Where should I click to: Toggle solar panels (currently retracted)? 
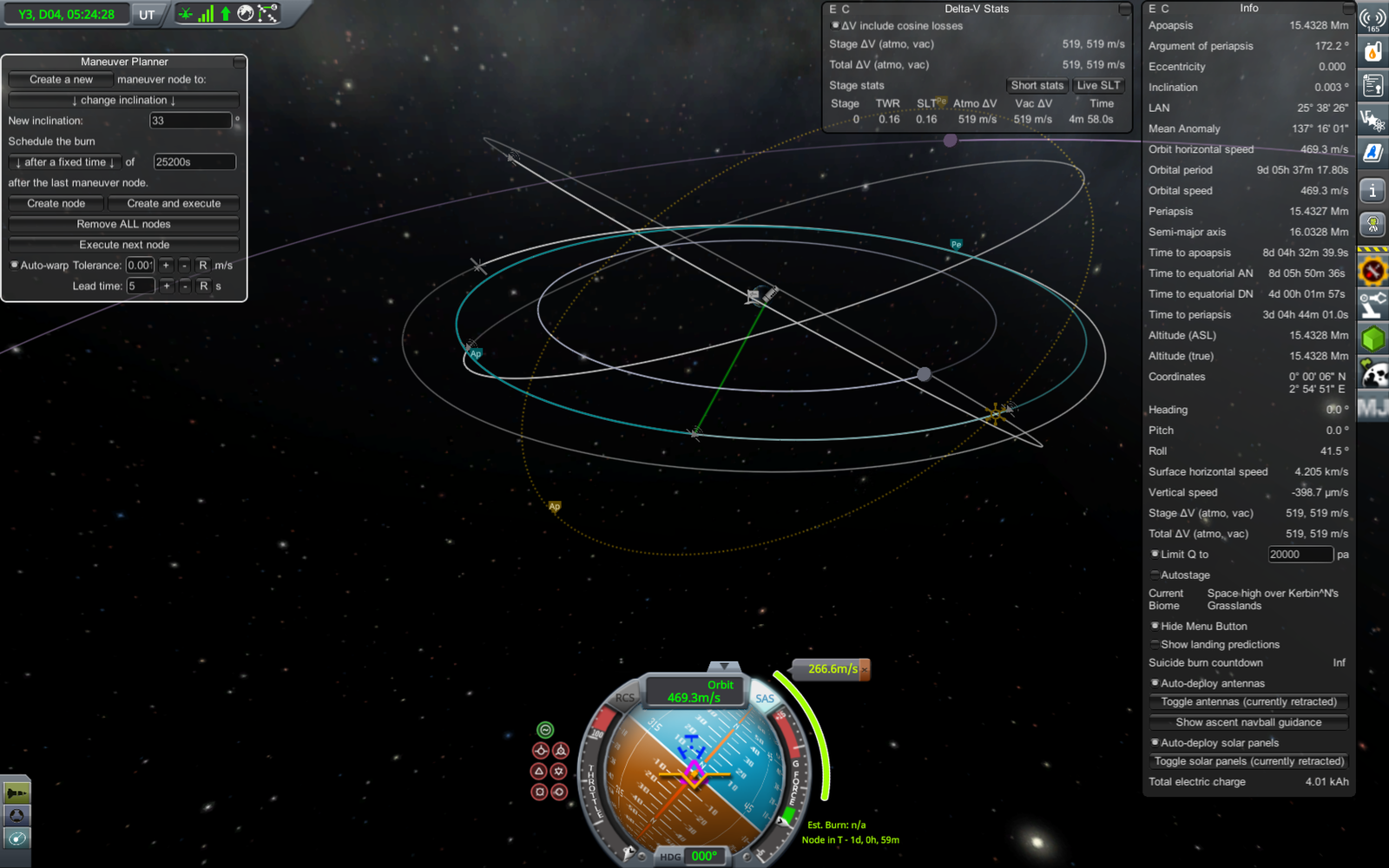tap(1248, 761)
